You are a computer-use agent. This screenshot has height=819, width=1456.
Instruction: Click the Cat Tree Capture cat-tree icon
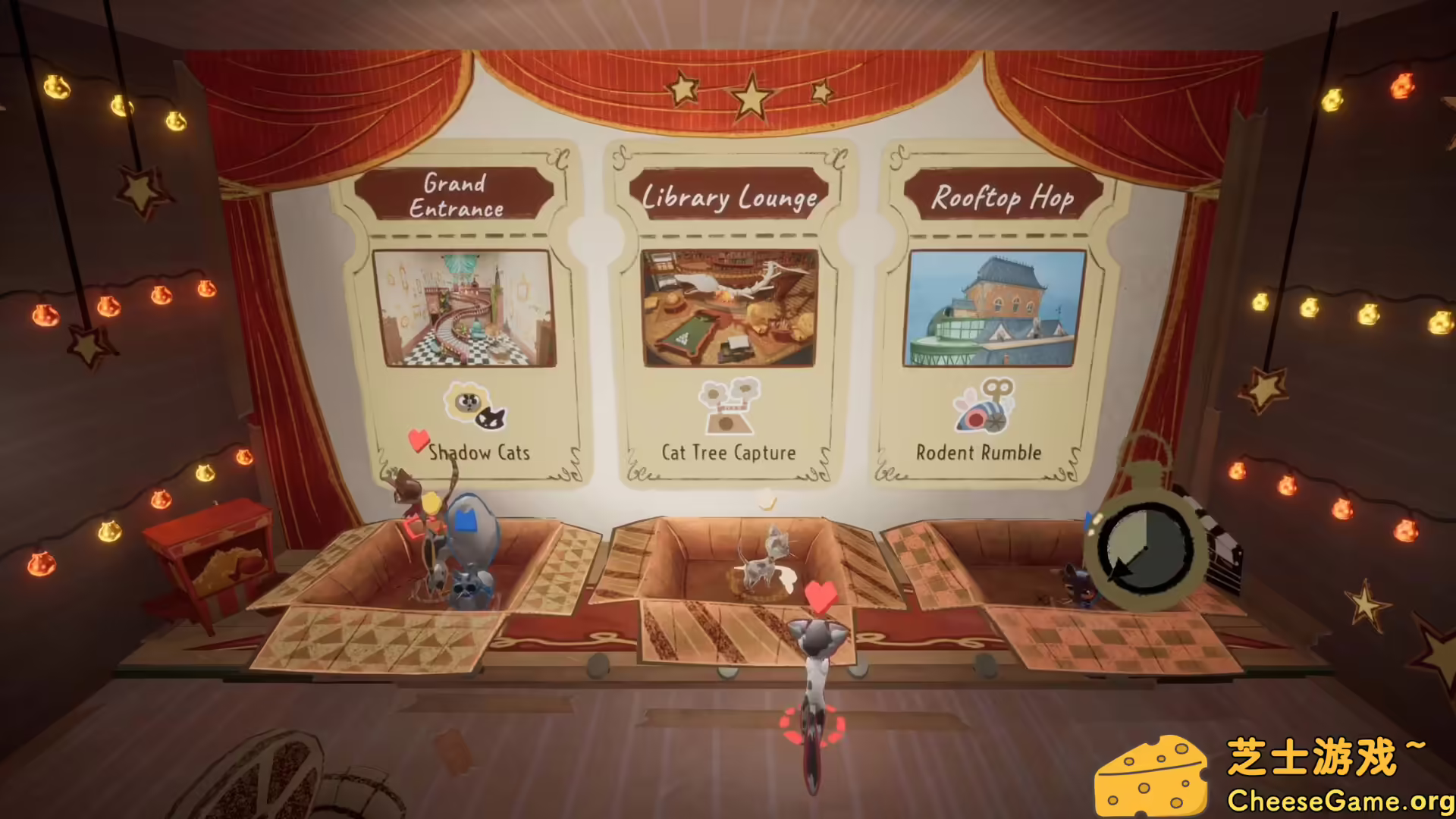coord(730,408)
